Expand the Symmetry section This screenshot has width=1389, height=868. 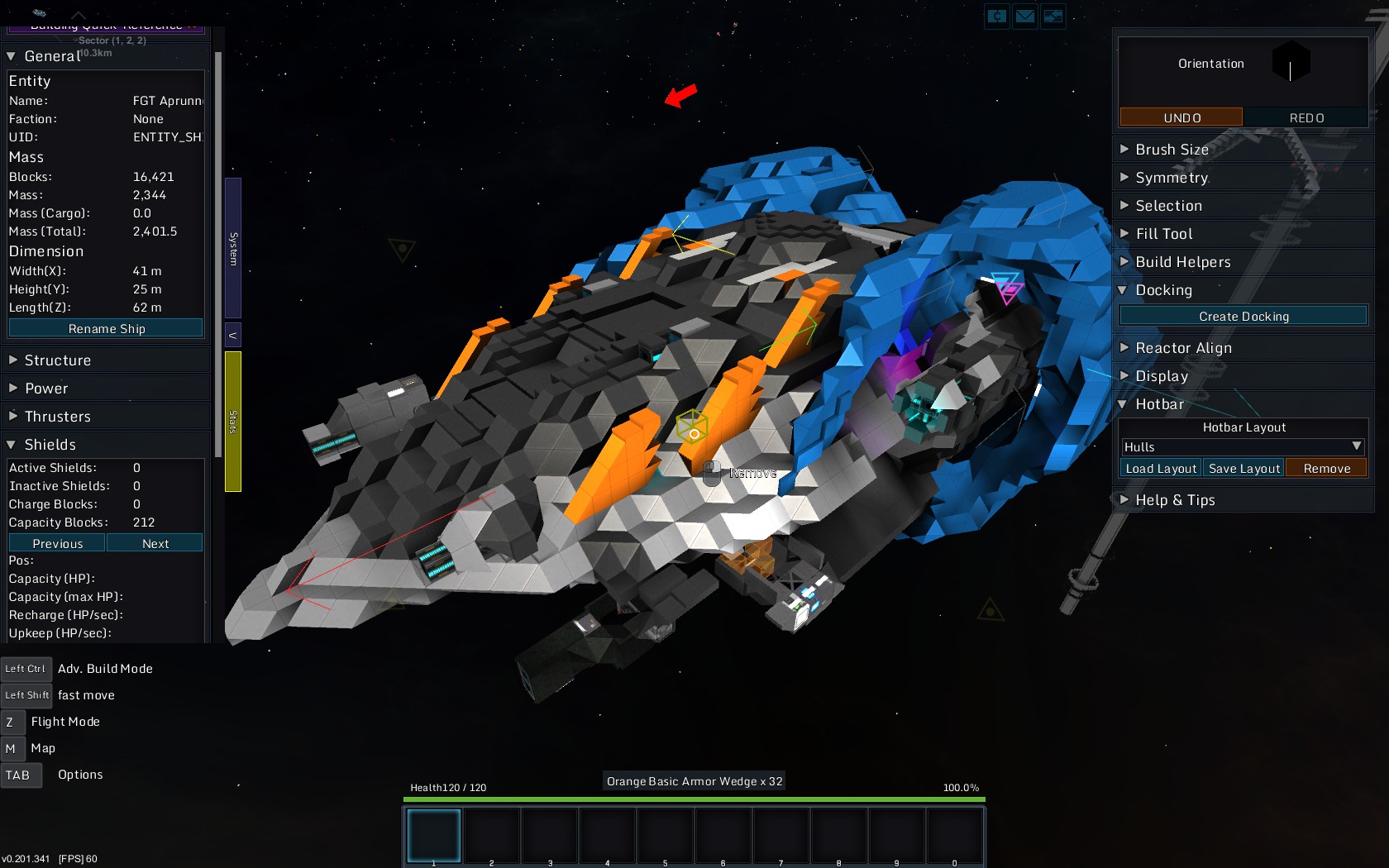point(1171,178)
